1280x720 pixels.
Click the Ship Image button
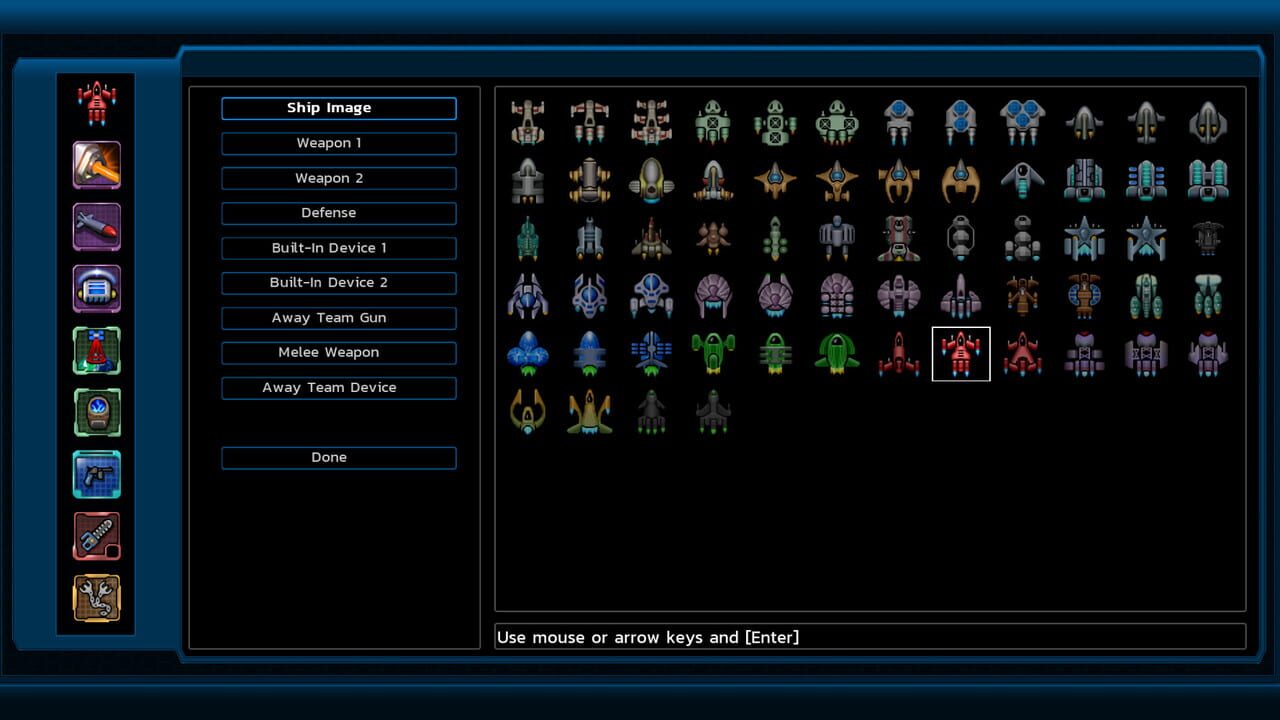[338, 108]
